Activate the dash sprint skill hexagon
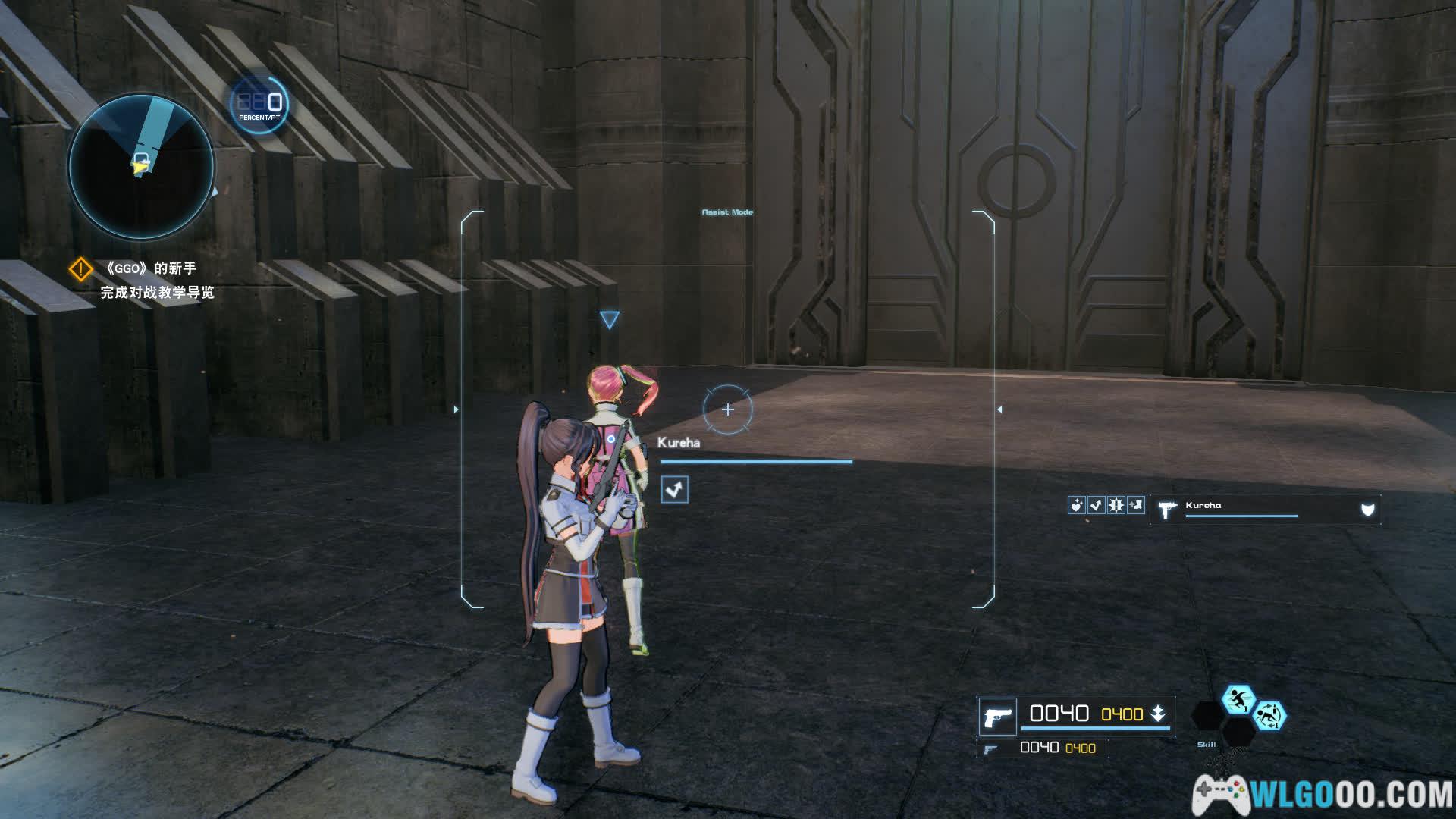 tap(1238, 698)
